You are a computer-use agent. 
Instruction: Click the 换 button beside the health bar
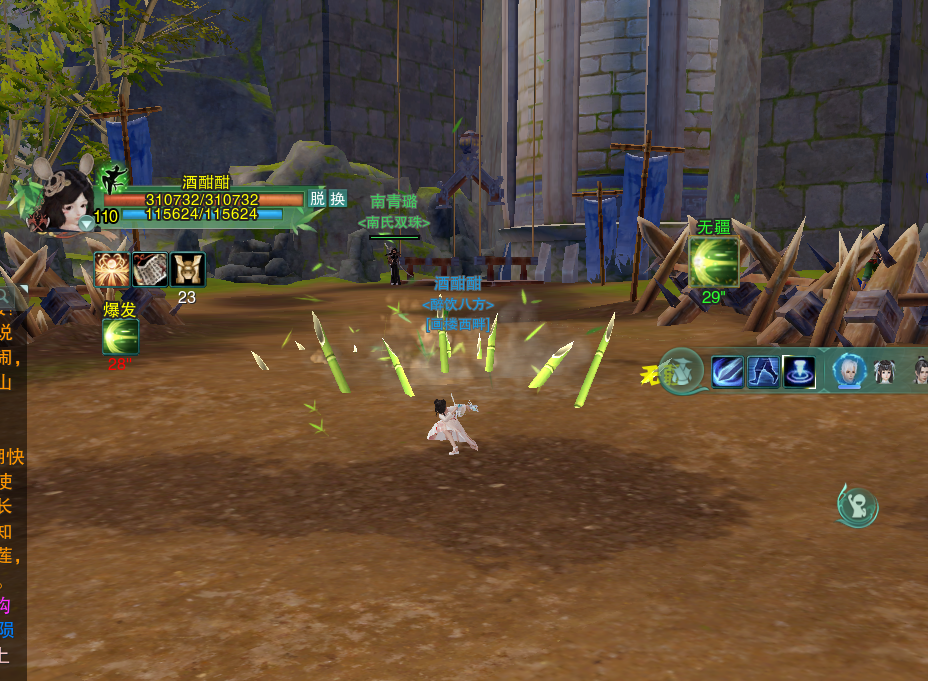click(x=338, y=198)
